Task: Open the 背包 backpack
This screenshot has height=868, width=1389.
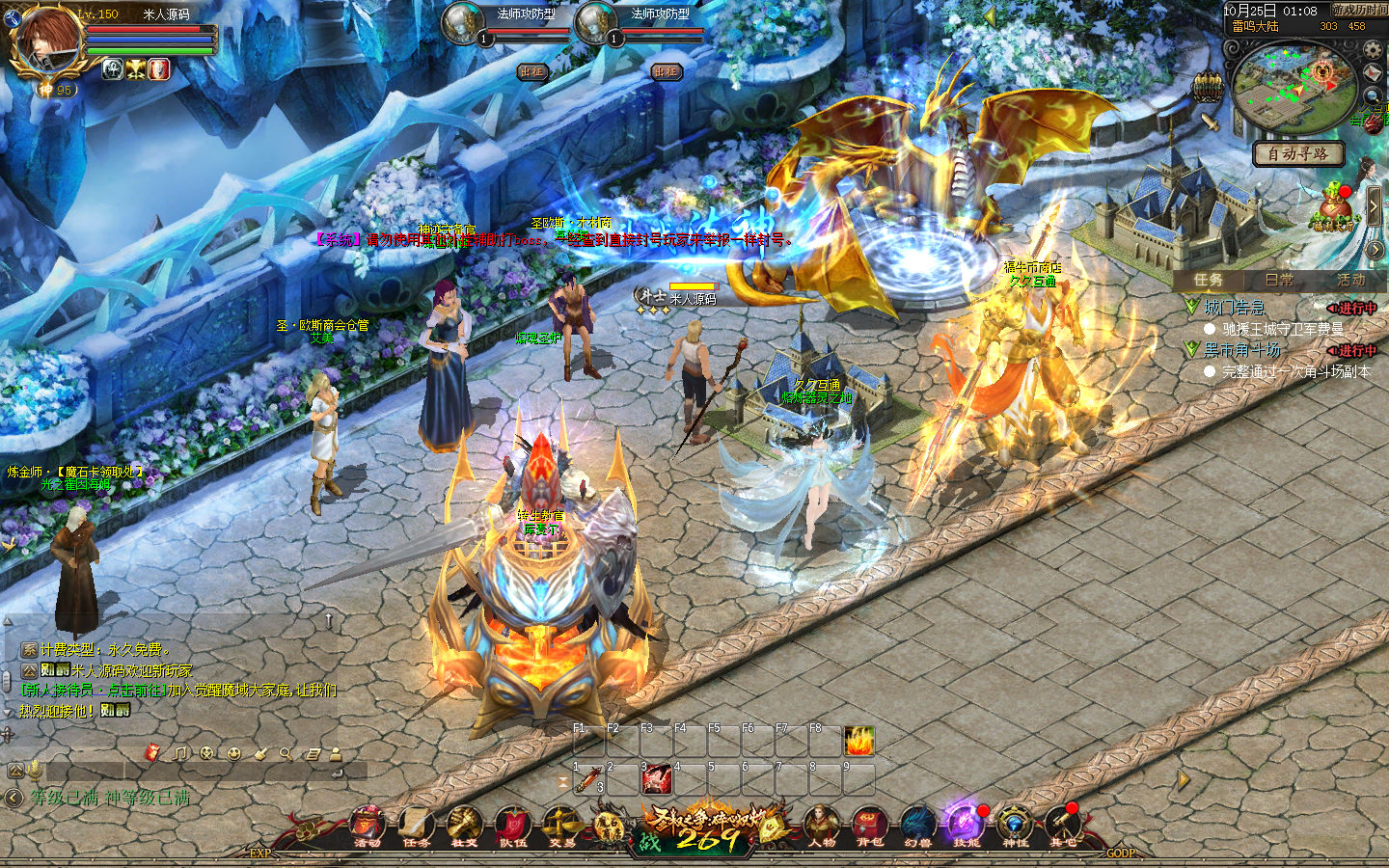Action: (x=869, y=825)
